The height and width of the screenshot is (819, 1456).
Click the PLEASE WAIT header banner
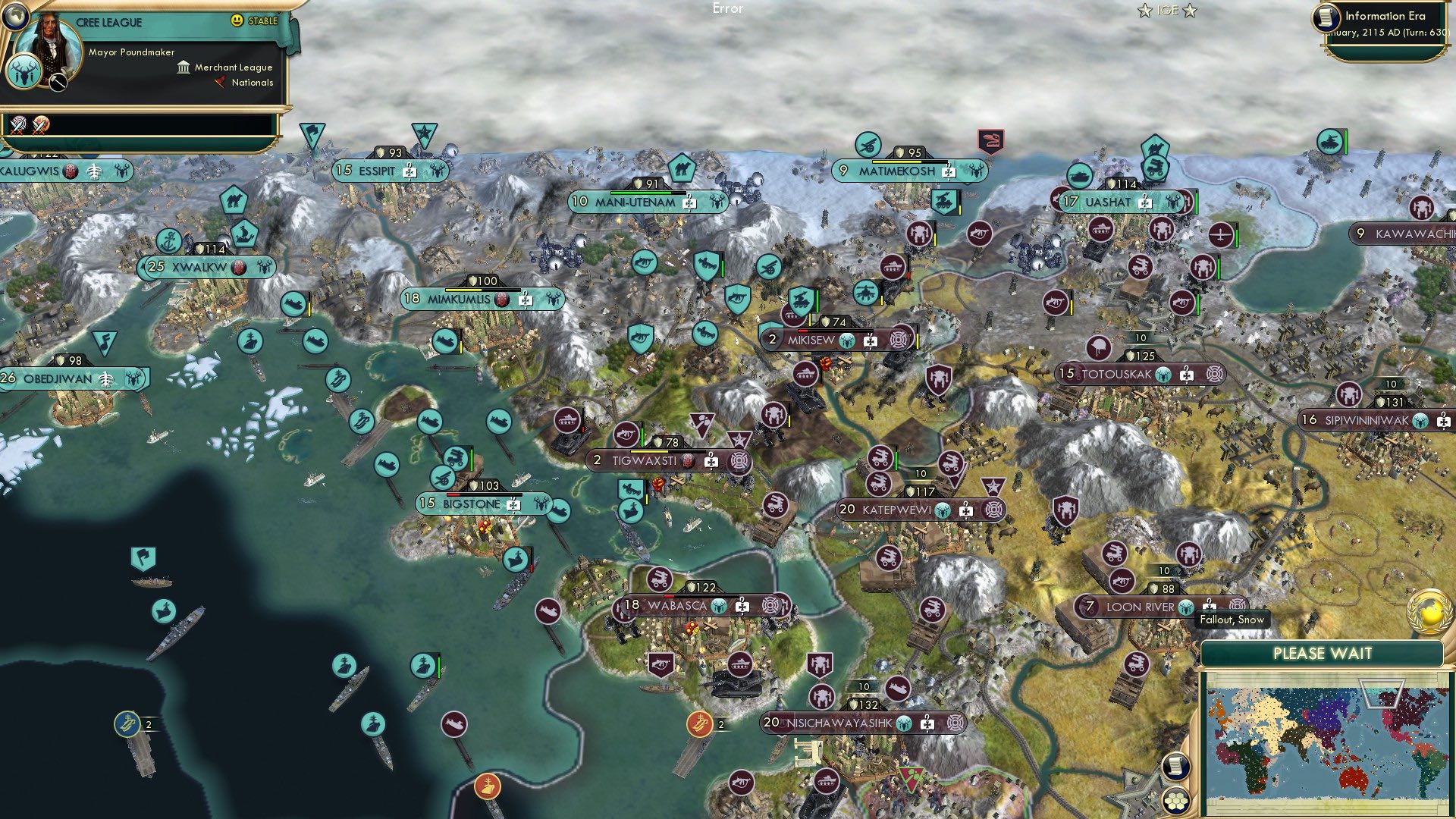coord(1323,651)
